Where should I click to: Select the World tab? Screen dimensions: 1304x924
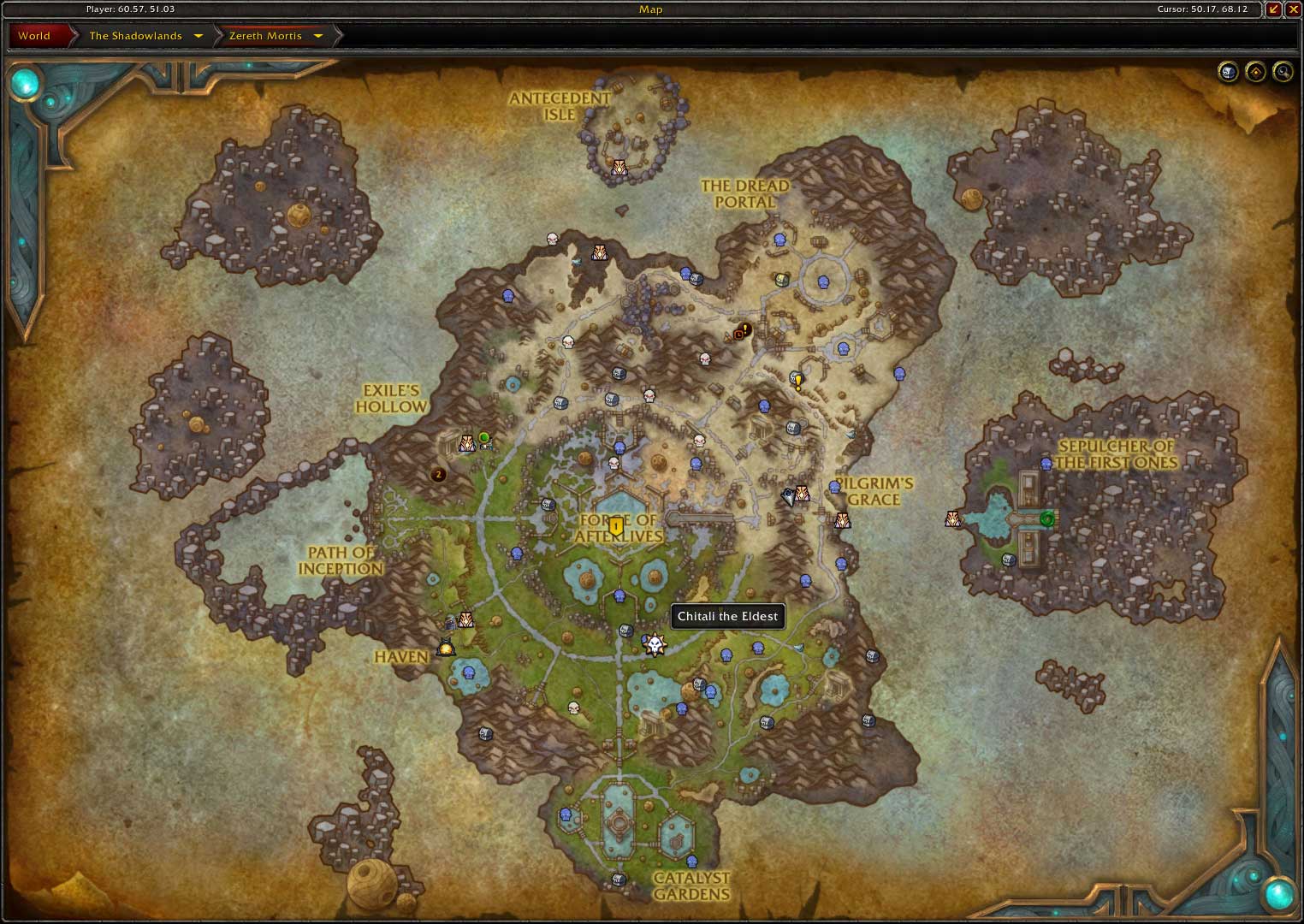(x=35, y=36)
